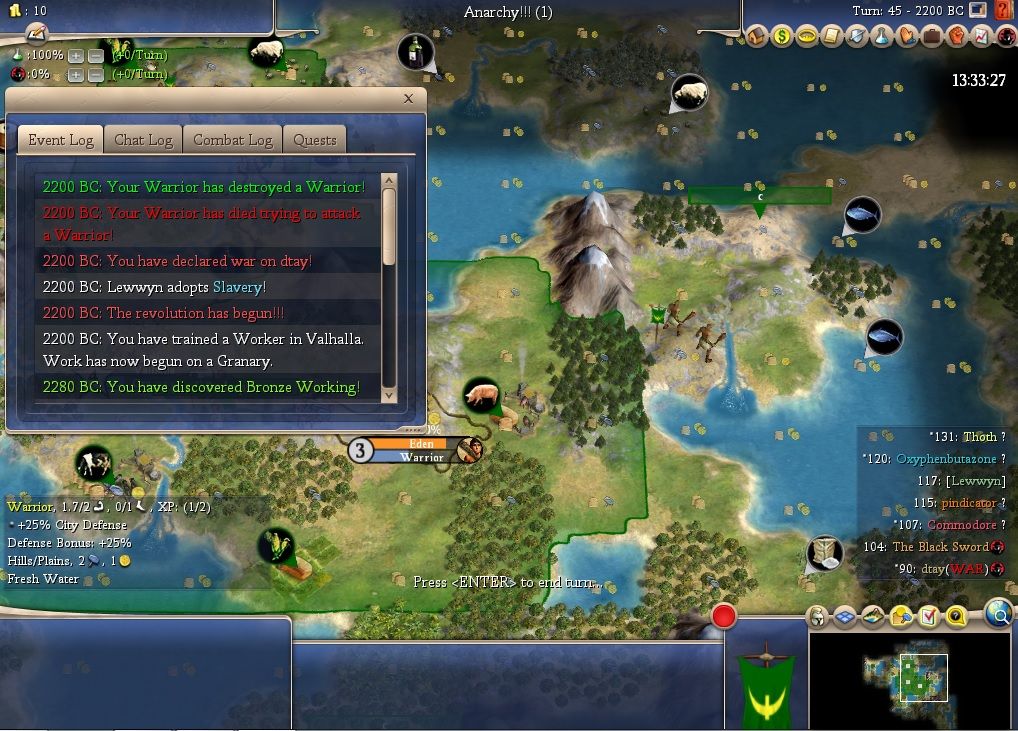
Task: Toggle the scores checklist button
Action: click(x=928, y=616)
